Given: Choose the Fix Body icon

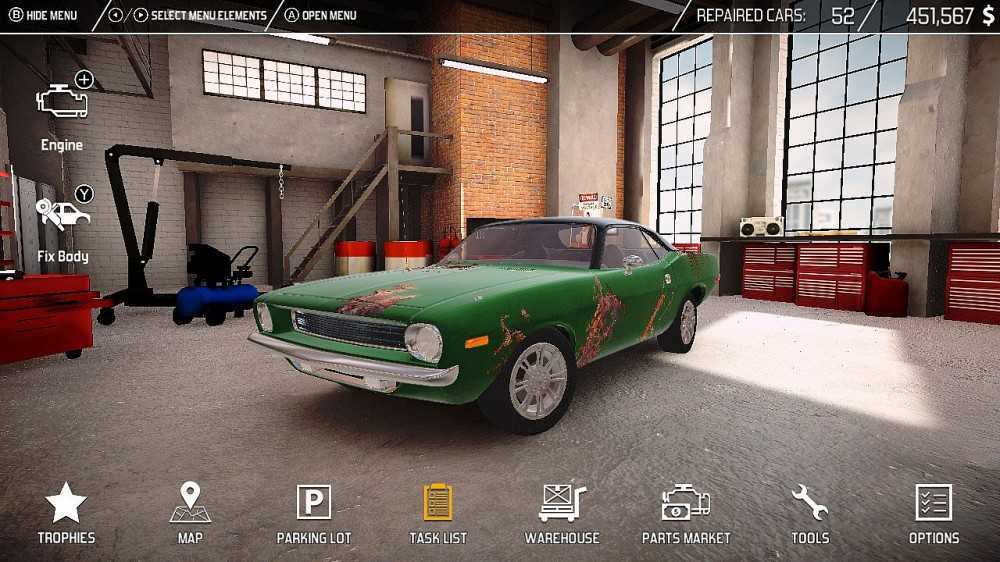Looking at the screenshot, I should tap(63, 215).
